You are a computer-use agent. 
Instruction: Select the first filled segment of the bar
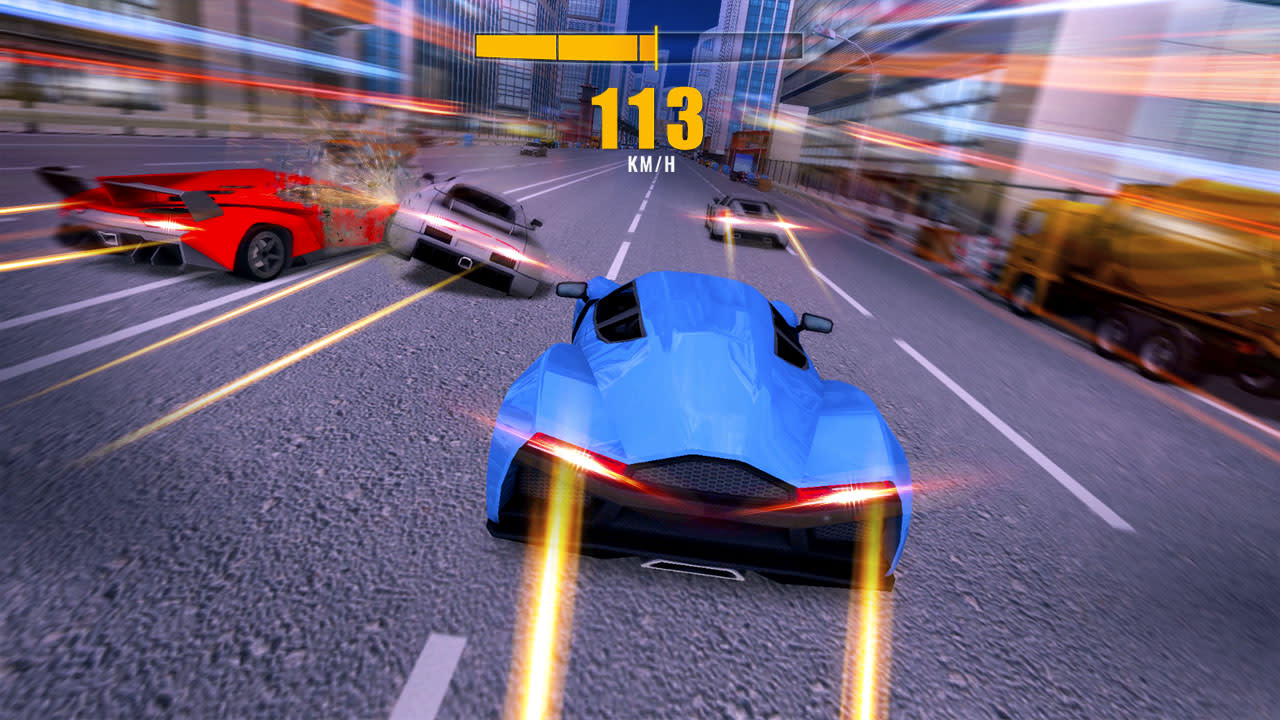click(x=515, y=44)
